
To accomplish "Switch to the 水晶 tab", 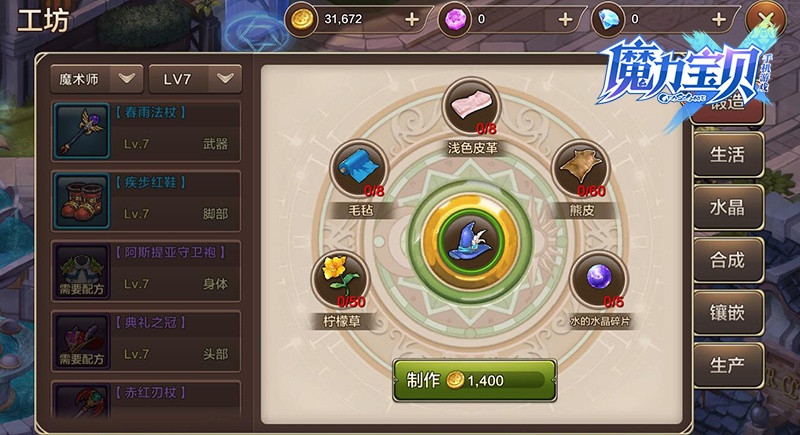I will [x=726, y=207].
